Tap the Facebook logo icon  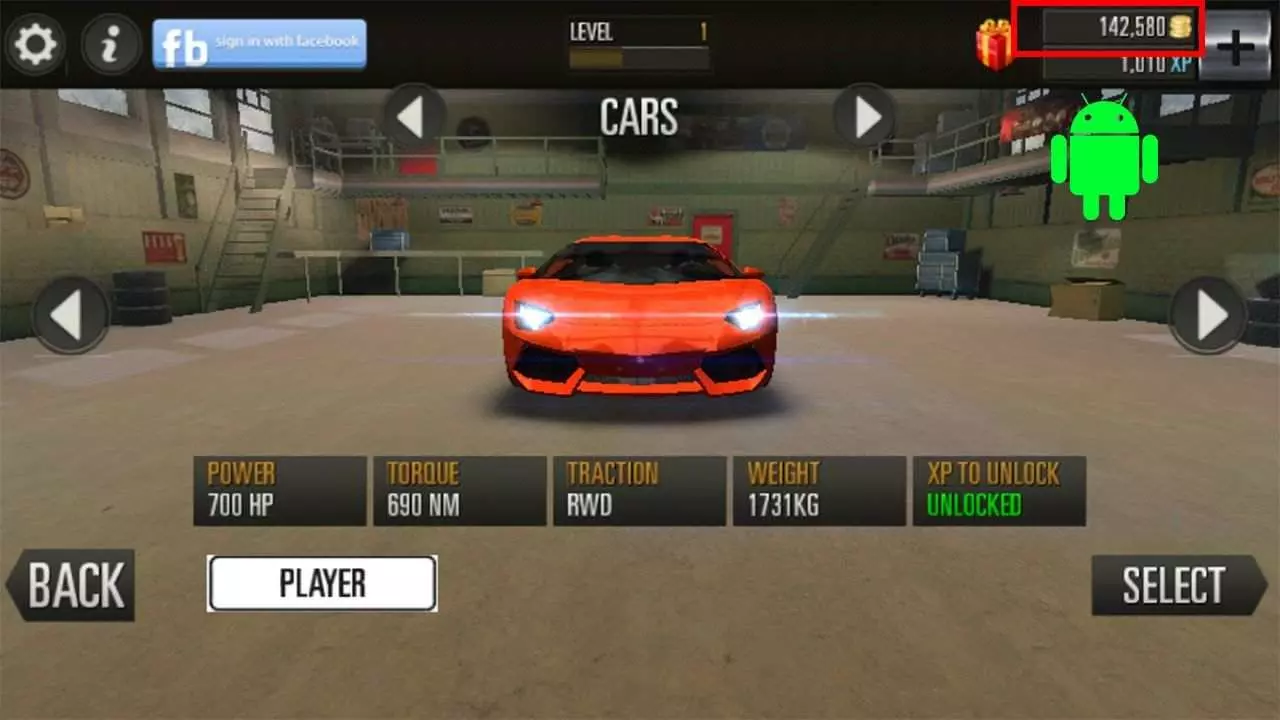[186, 43]
